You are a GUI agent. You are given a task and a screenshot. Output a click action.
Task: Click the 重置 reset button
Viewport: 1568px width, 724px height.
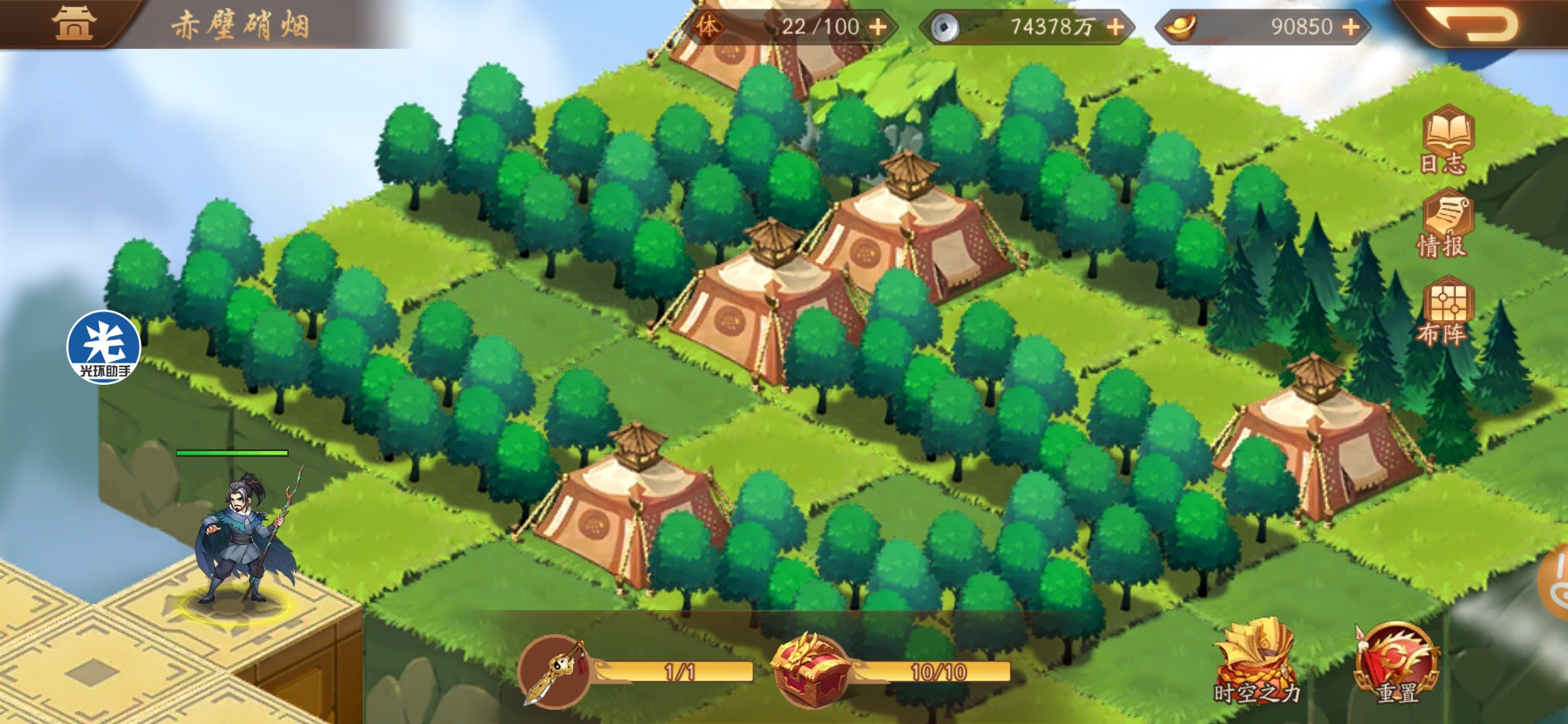[1396, 664]
